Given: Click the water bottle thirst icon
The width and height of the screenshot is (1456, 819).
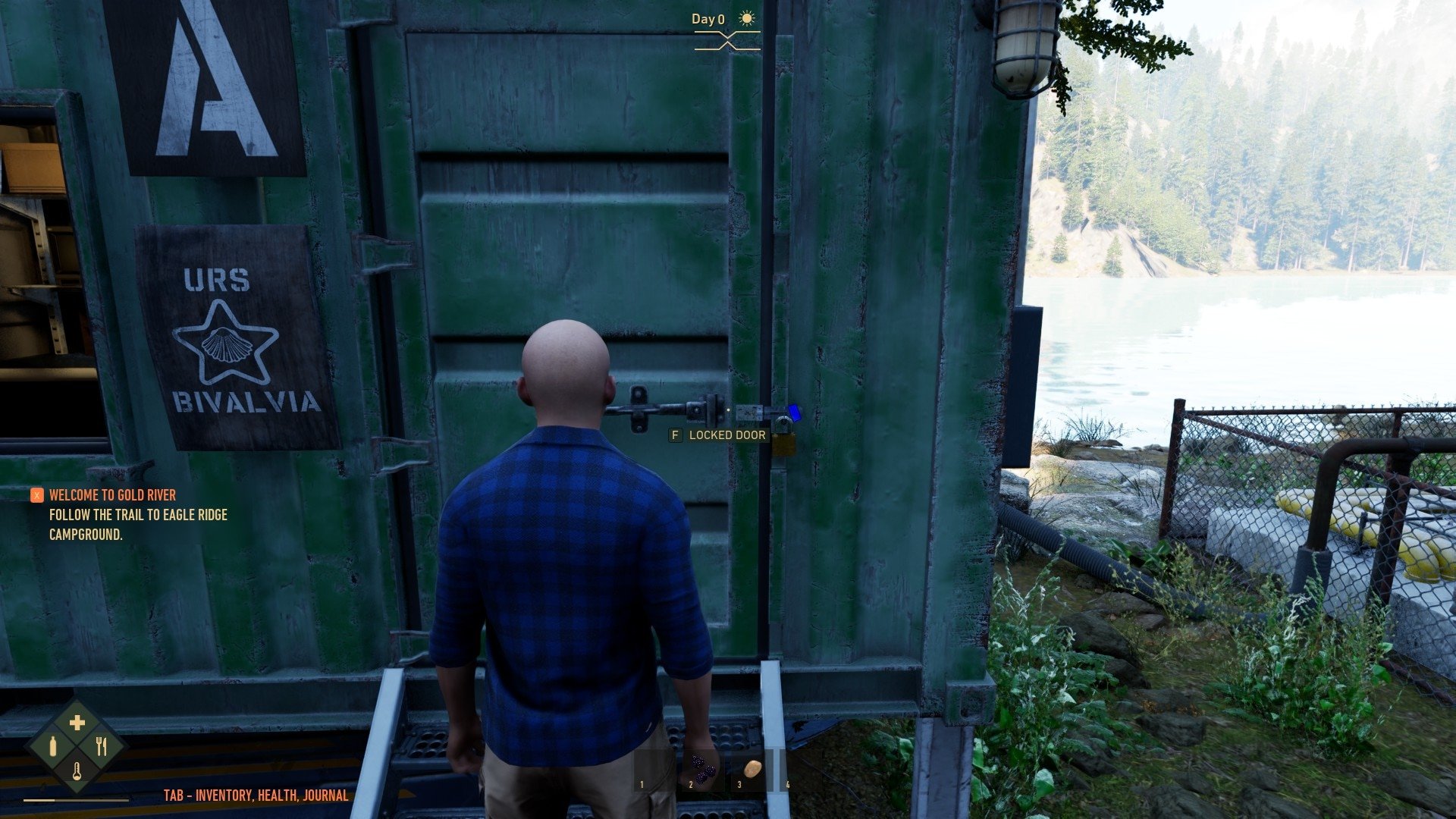Looking at the screenshot, I should (x=53, y=747).
